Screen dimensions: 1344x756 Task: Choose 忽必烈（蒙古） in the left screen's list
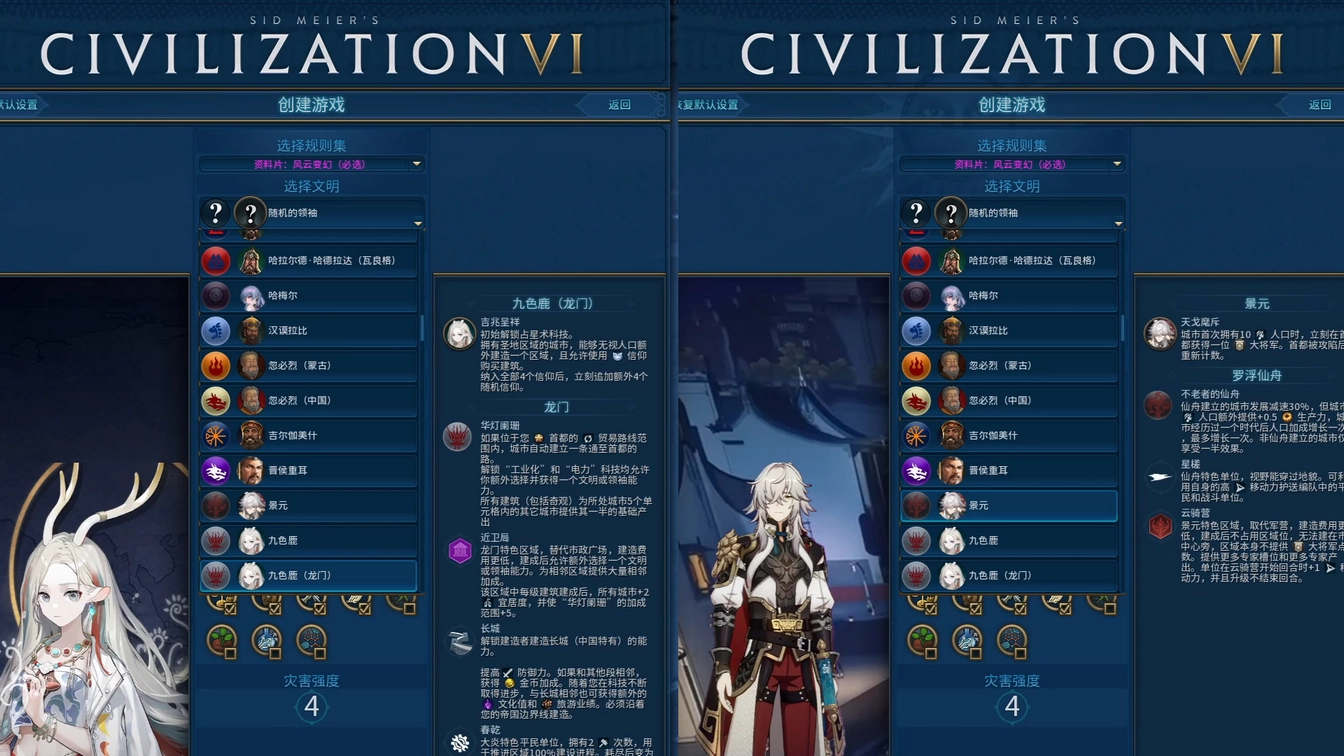pos(309,365)
